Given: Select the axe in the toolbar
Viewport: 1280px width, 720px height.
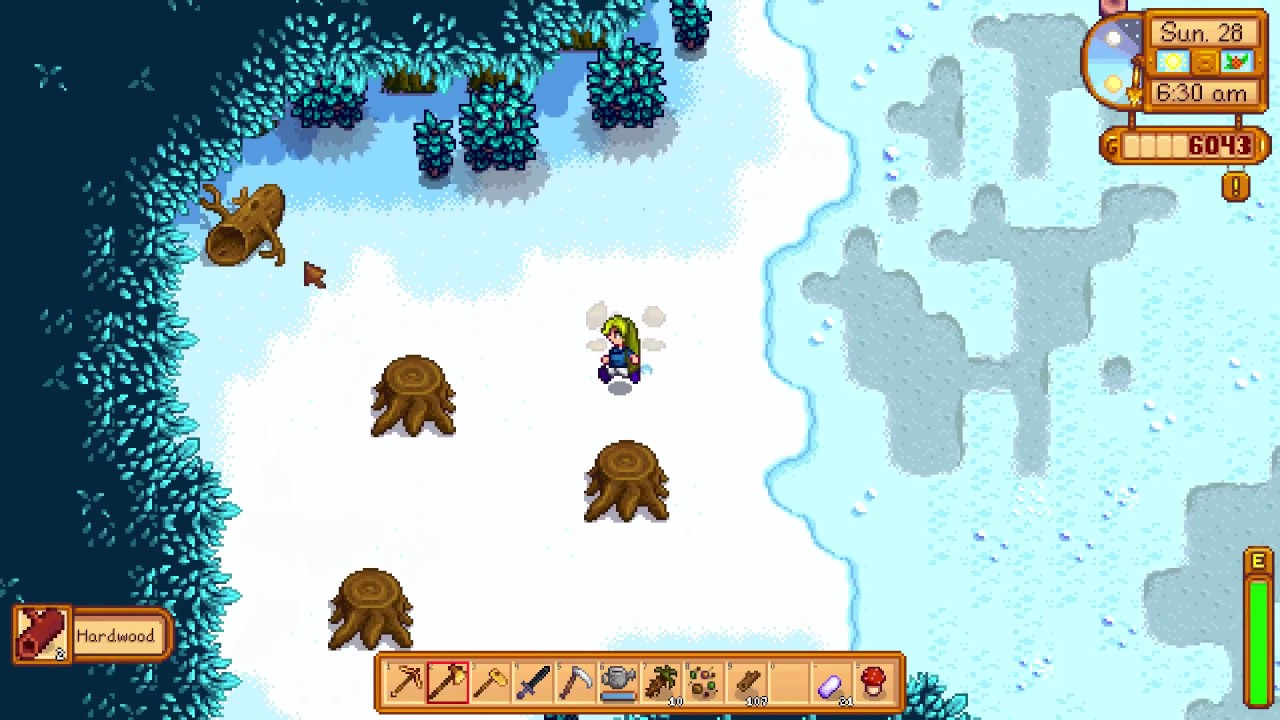Looking at the screenshot, I should tap(447, 683).
